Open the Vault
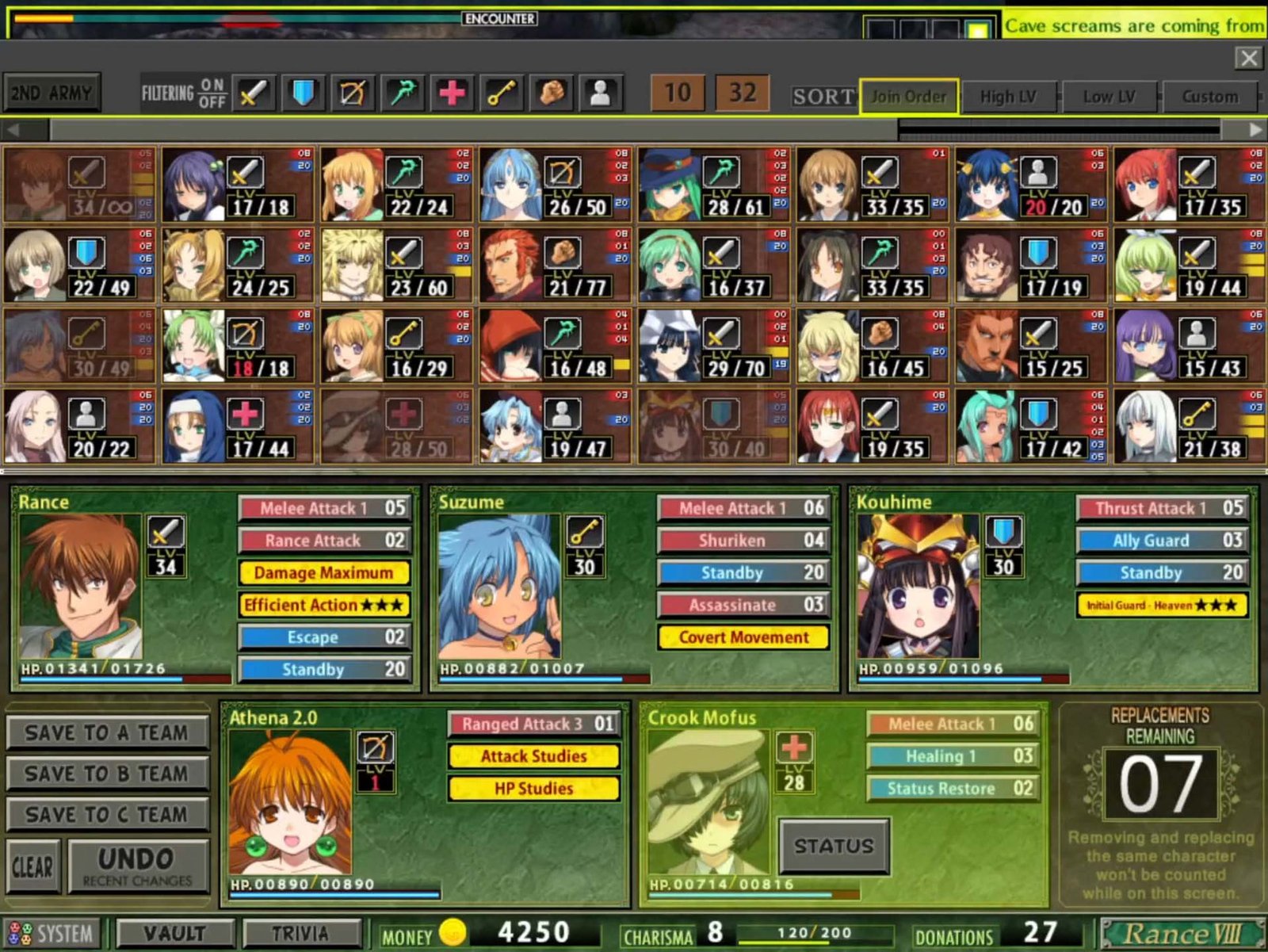1268x952 pixels. point(174,934)
